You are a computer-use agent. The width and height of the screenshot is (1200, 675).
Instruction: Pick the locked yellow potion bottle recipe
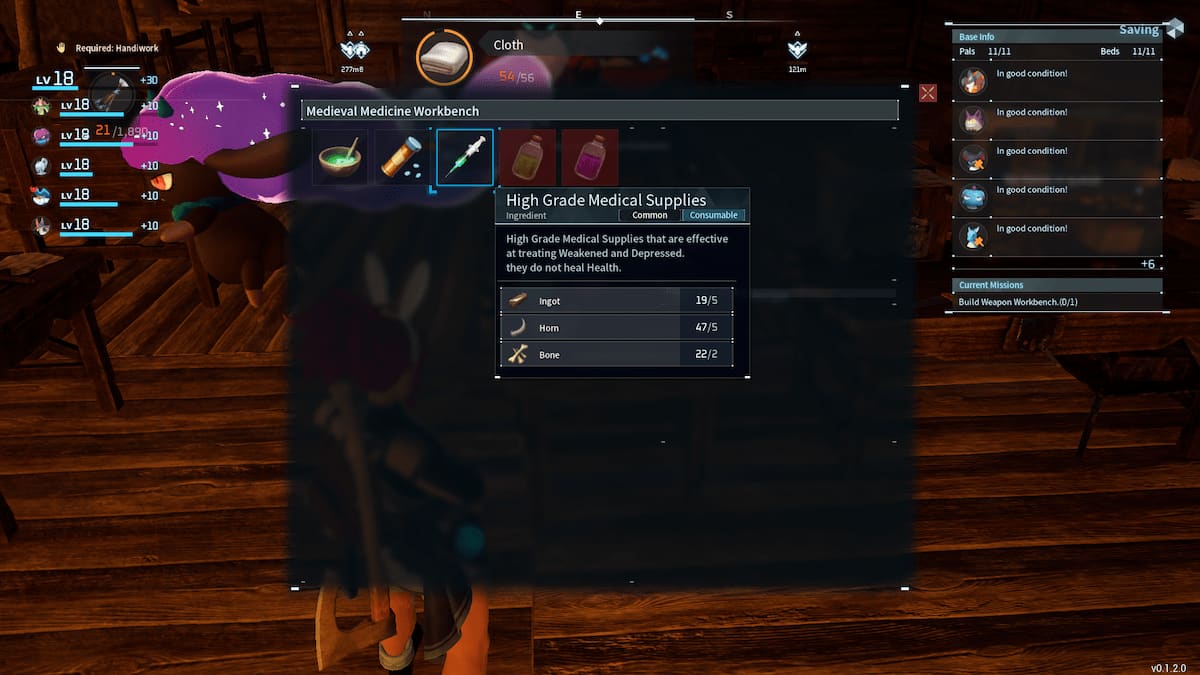click(x=527, y=158)
